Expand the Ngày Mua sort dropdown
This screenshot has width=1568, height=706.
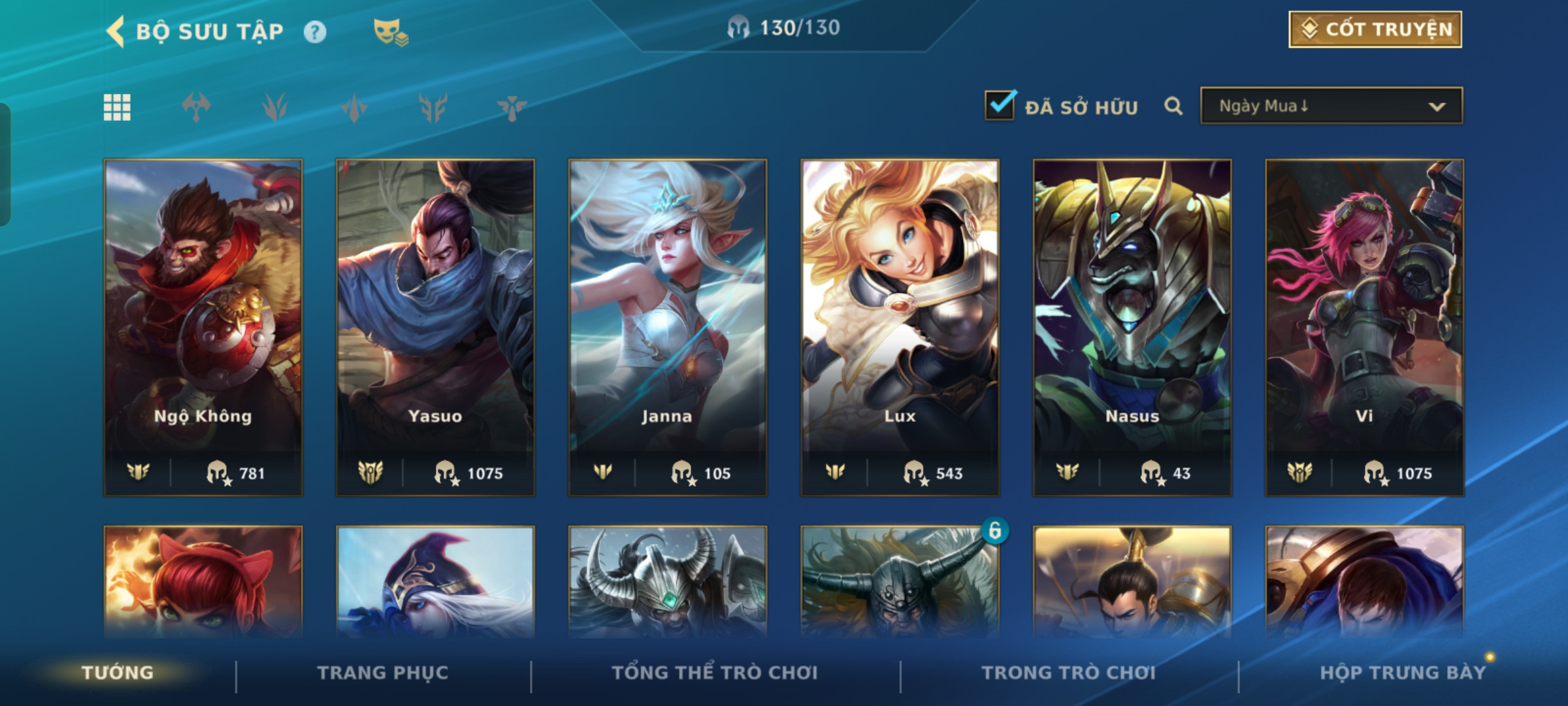1331,106
